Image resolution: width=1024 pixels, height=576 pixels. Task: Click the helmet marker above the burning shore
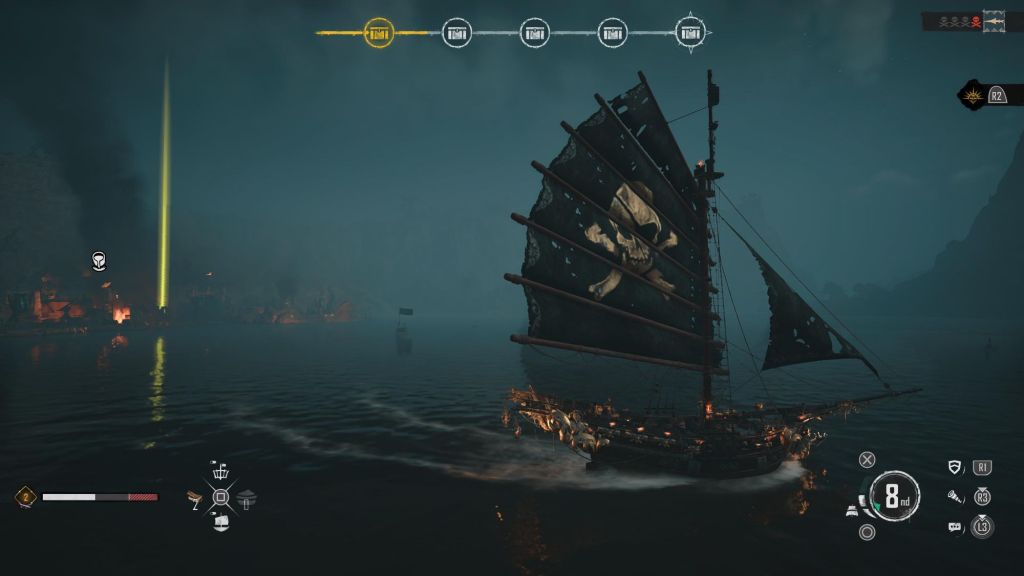click(99, 261)
